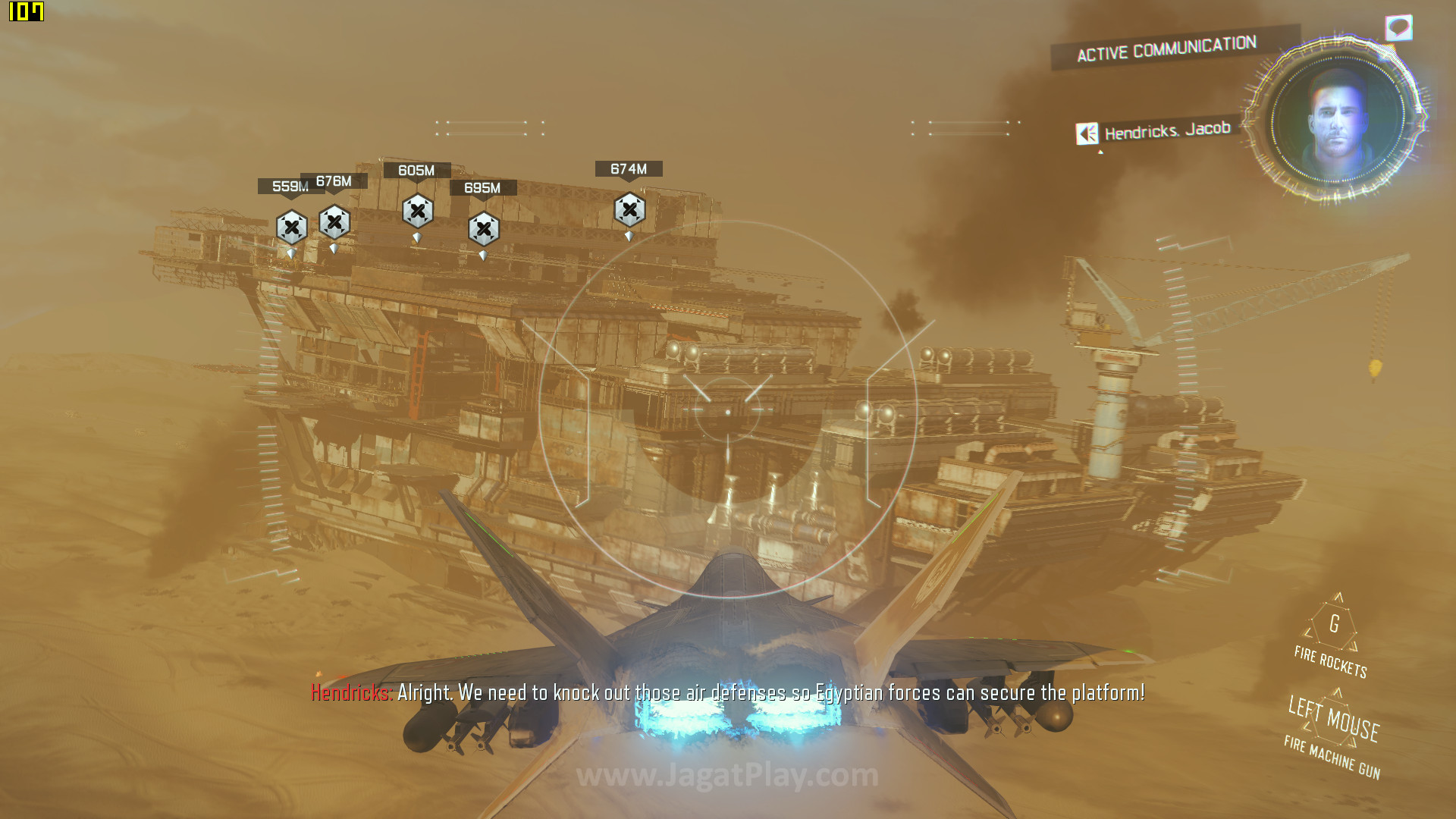
Task: Click the speech bubble chat icon
Action: (1398, 28)
